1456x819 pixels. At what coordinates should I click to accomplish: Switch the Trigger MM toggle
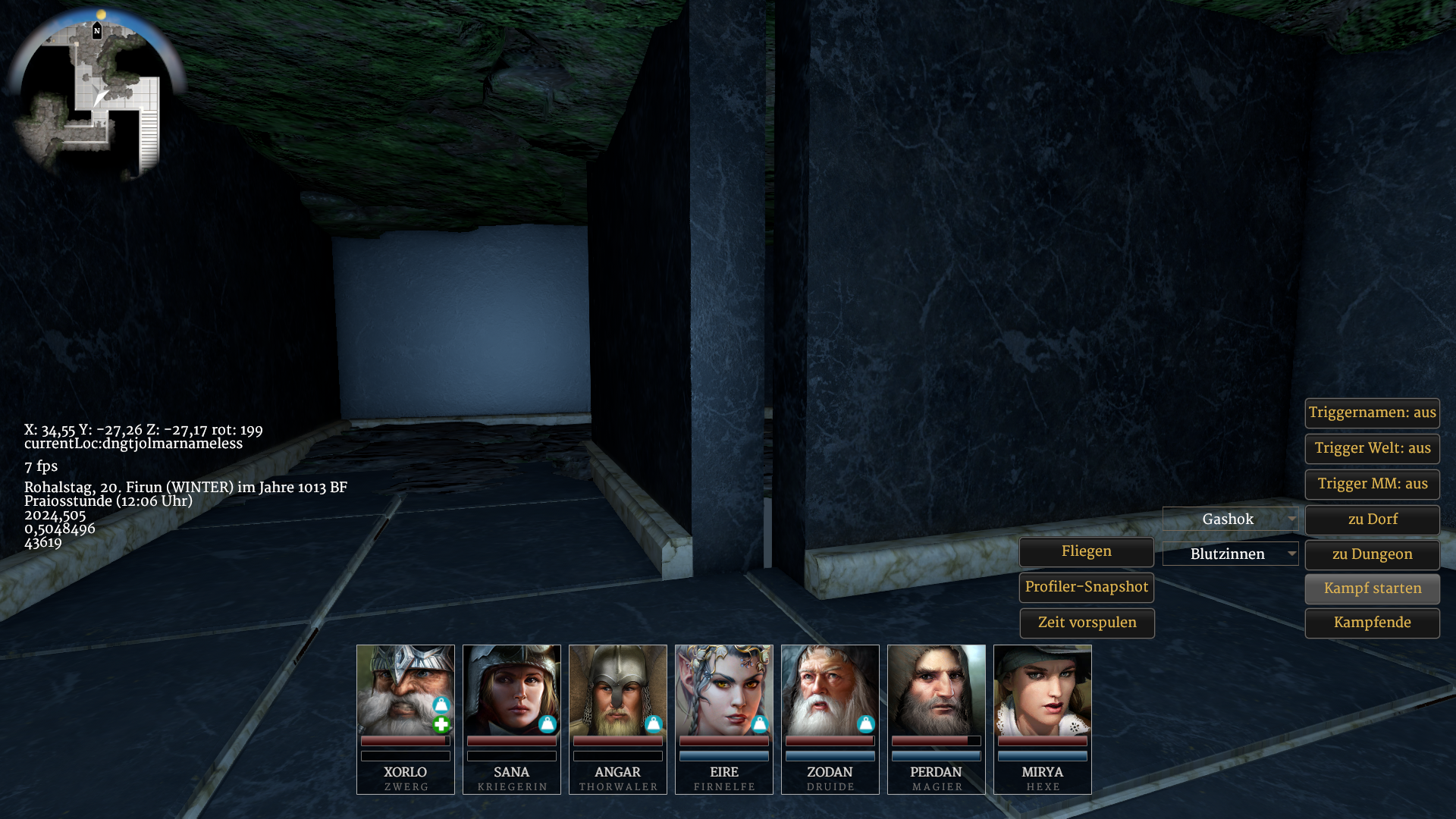point(1372,485)
